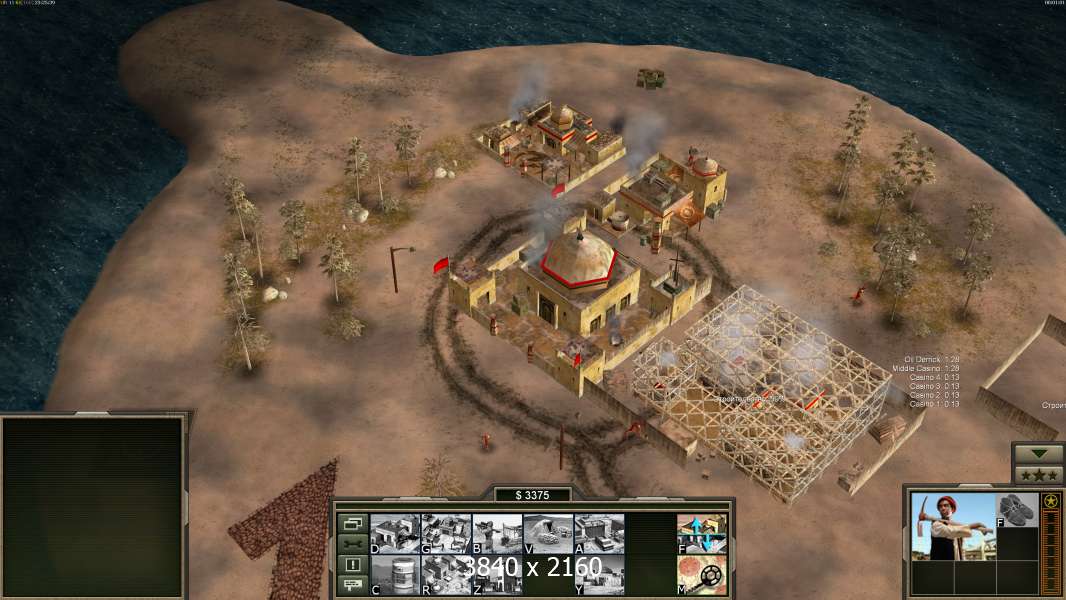Open the three-star generals promotion button

tap(1038, 474)
